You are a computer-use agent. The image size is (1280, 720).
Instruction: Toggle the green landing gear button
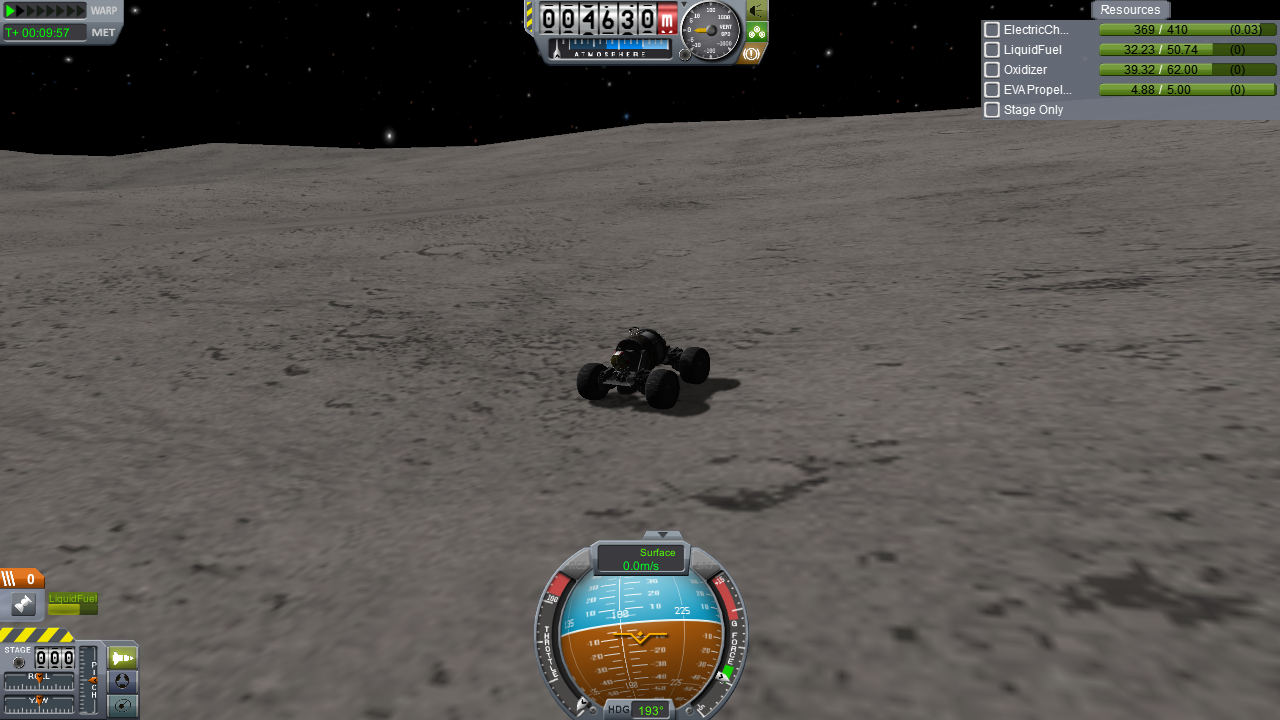[x=757, y=32]
